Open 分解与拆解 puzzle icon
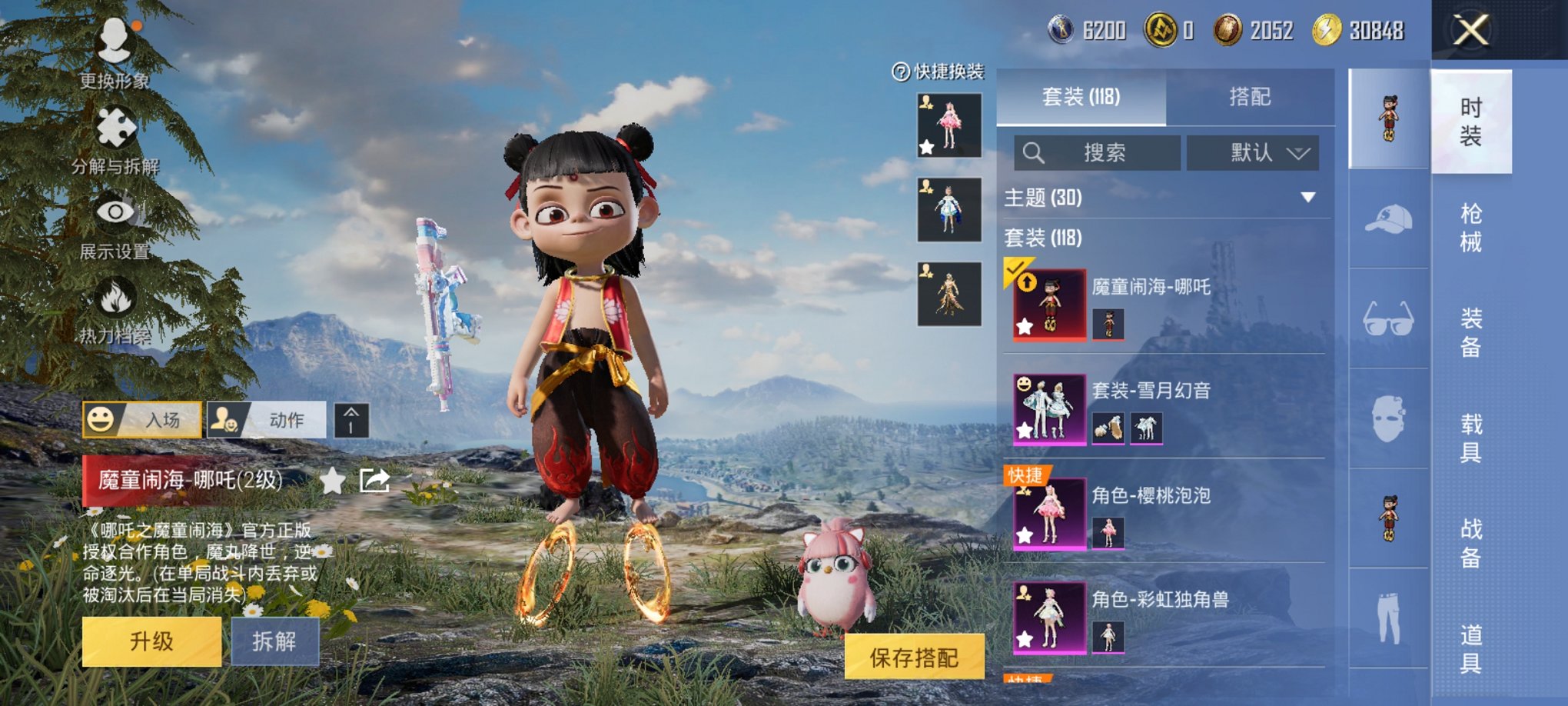Screen dimensions: 1568x706 (115, 137)
